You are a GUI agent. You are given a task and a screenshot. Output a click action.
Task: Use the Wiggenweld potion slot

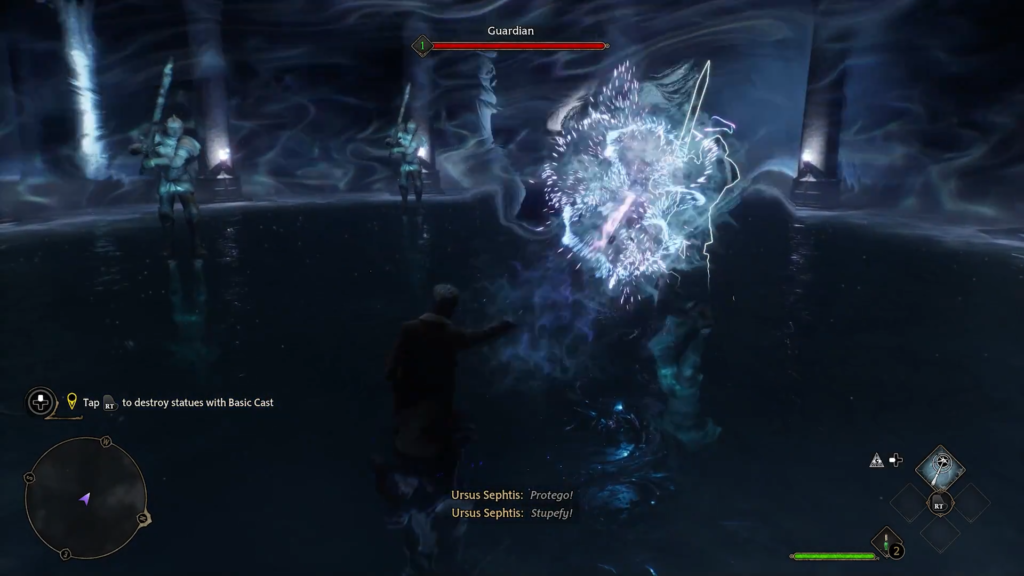[886, 543]
